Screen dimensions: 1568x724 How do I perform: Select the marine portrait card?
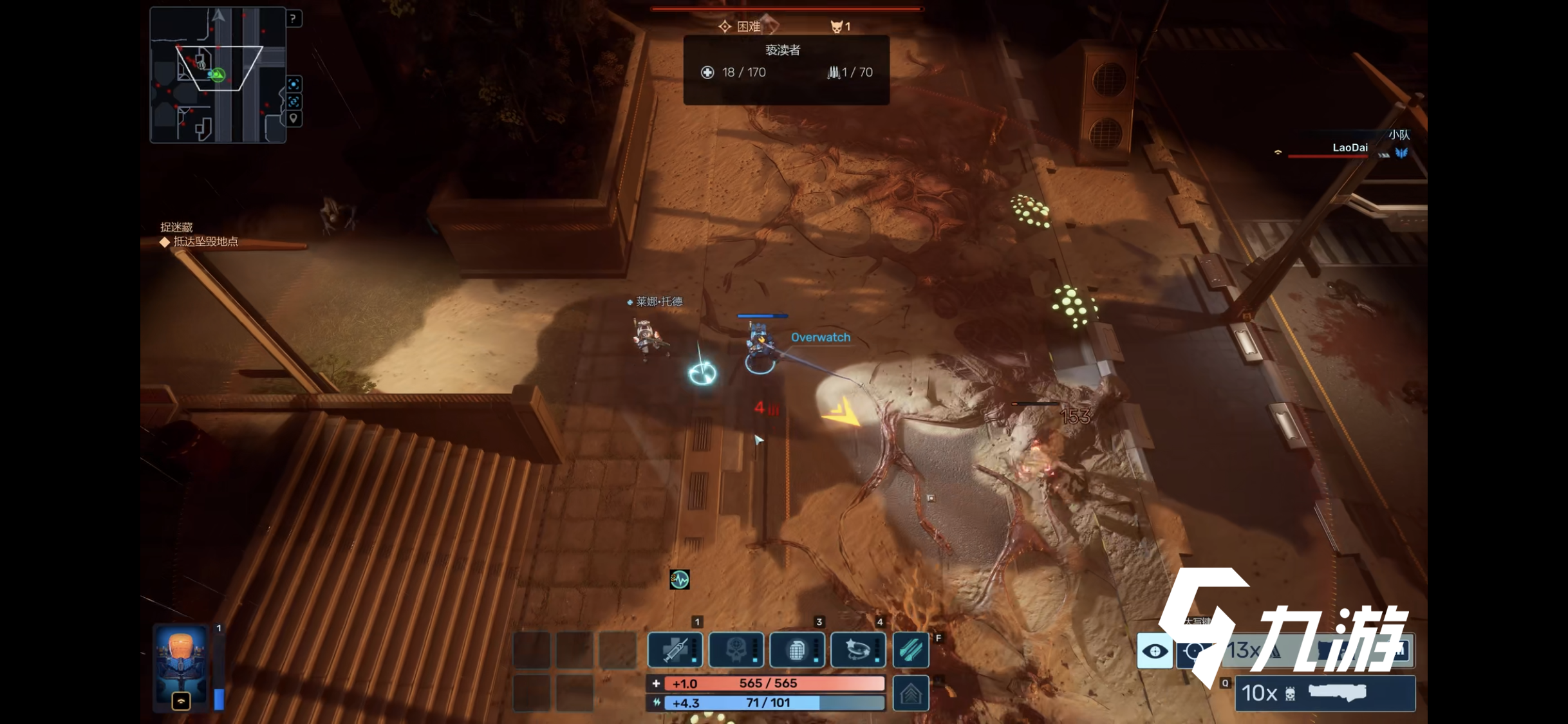182,666
